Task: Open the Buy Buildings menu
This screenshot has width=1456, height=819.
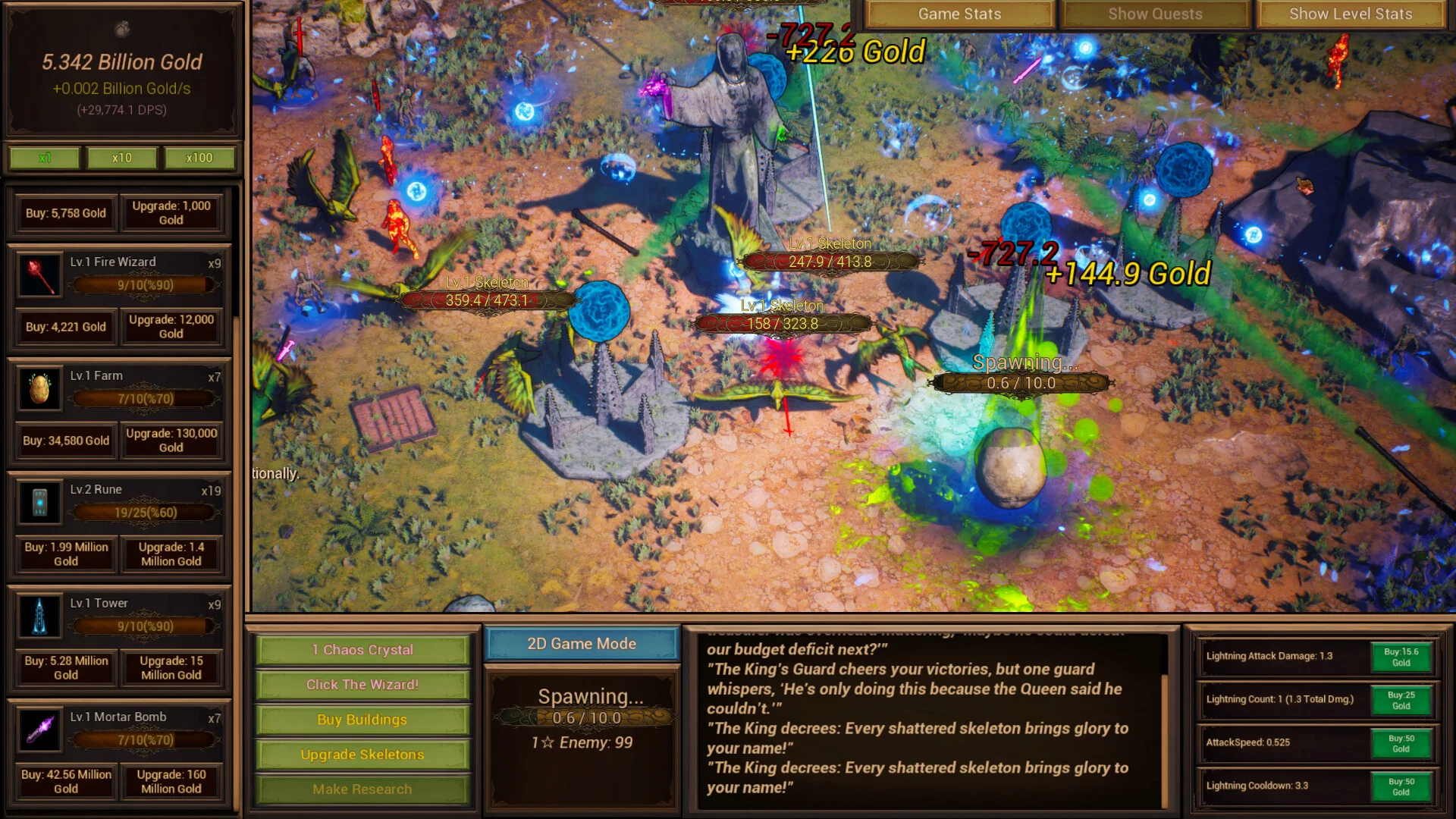Action: pos(362,720)
